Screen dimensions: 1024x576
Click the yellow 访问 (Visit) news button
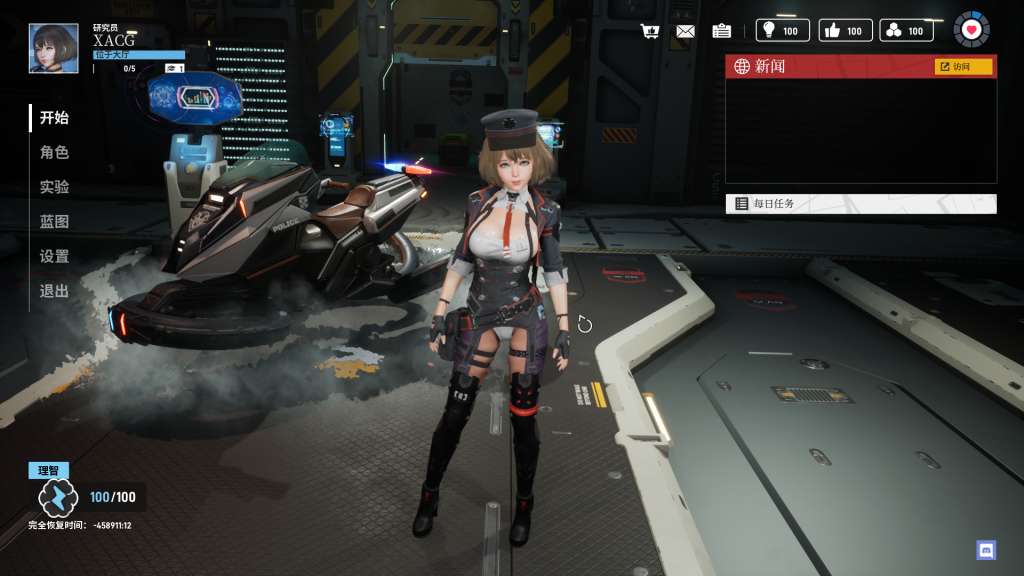pos(963,67)
